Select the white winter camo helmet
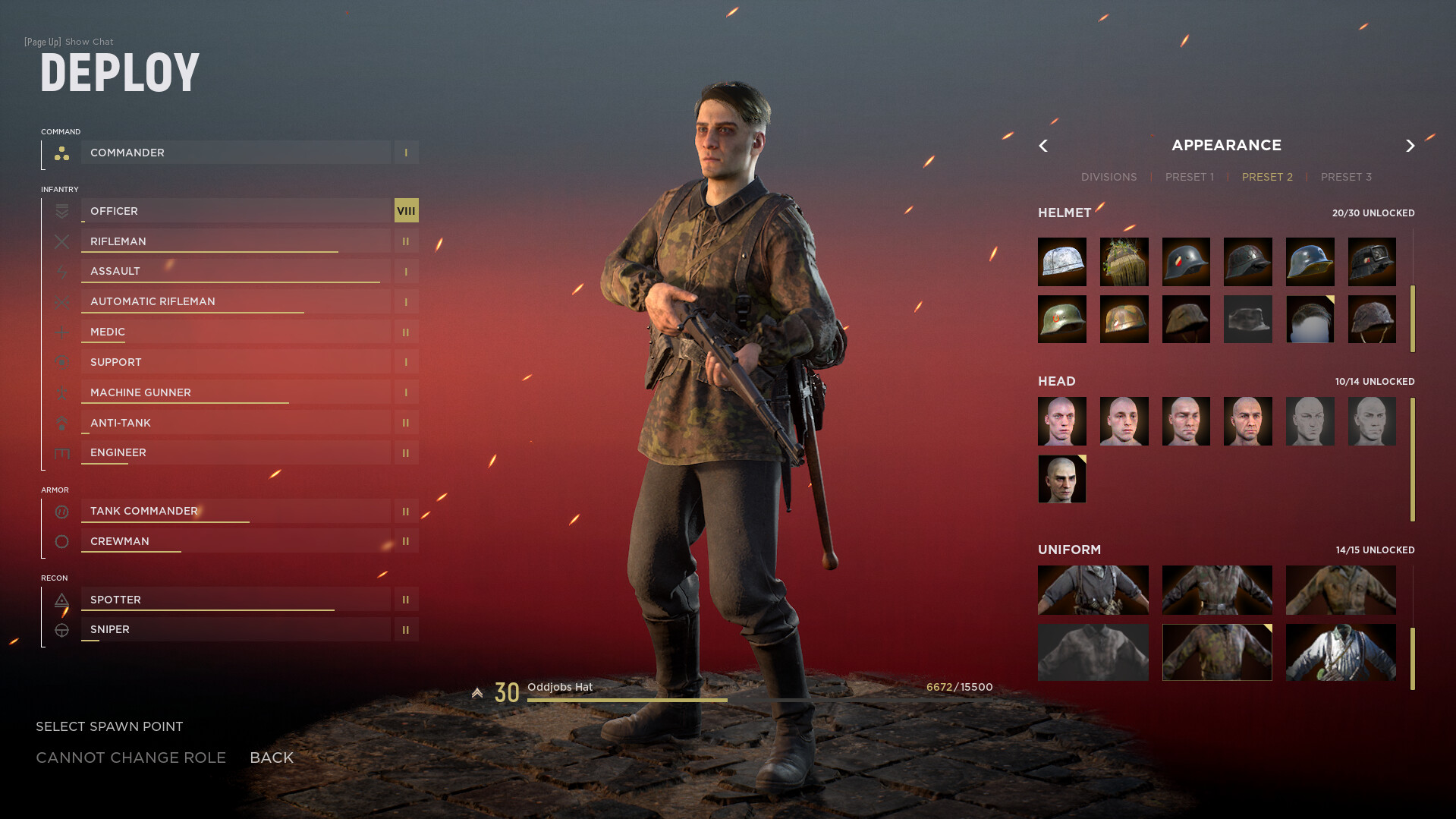This screenshot has width=1456, height=819. (x=1061, y=262)
